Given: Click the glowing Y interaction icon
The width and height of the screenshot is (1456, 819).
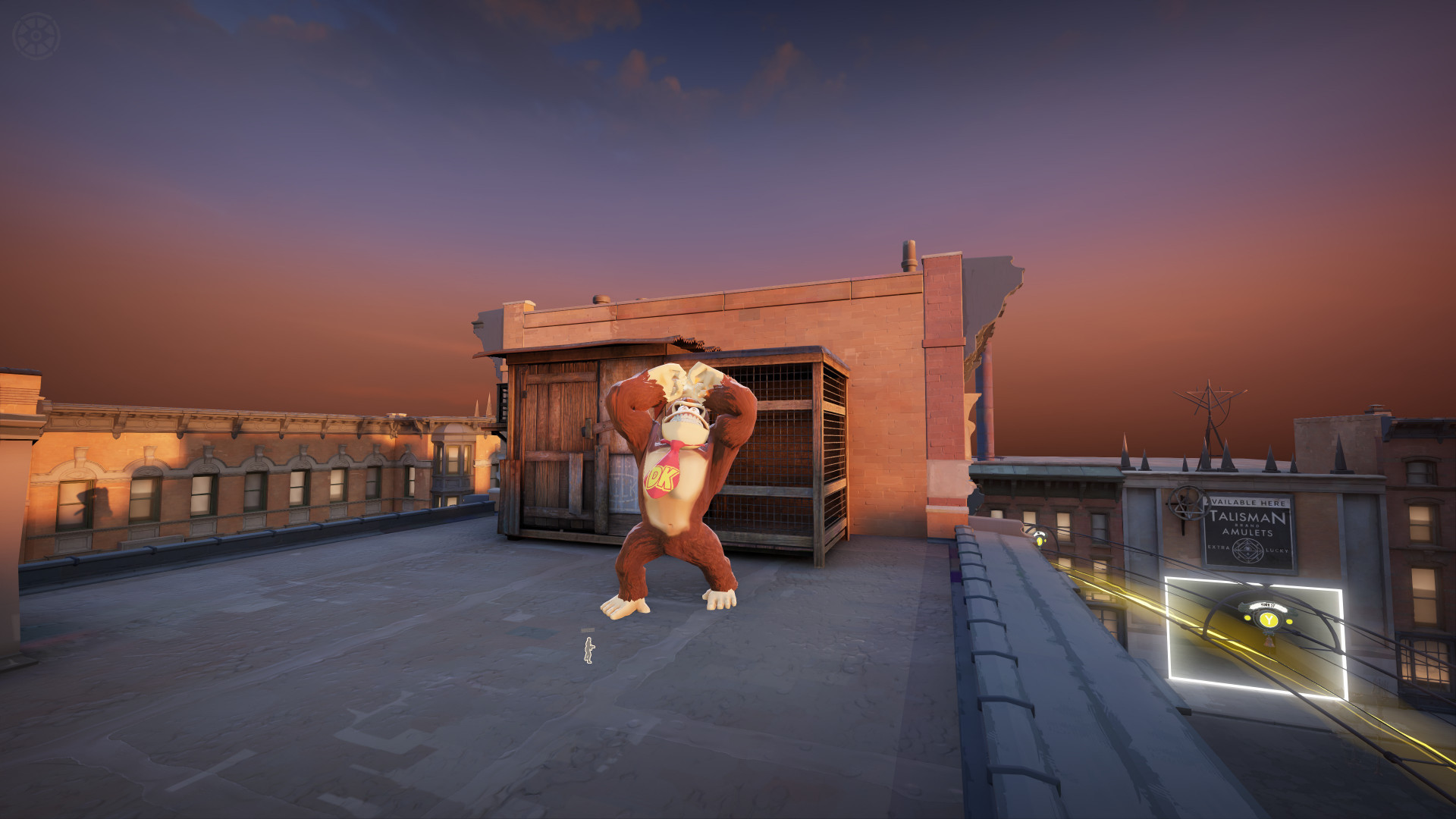Looking at the screenshot, I should click(x=1268, y=620).
